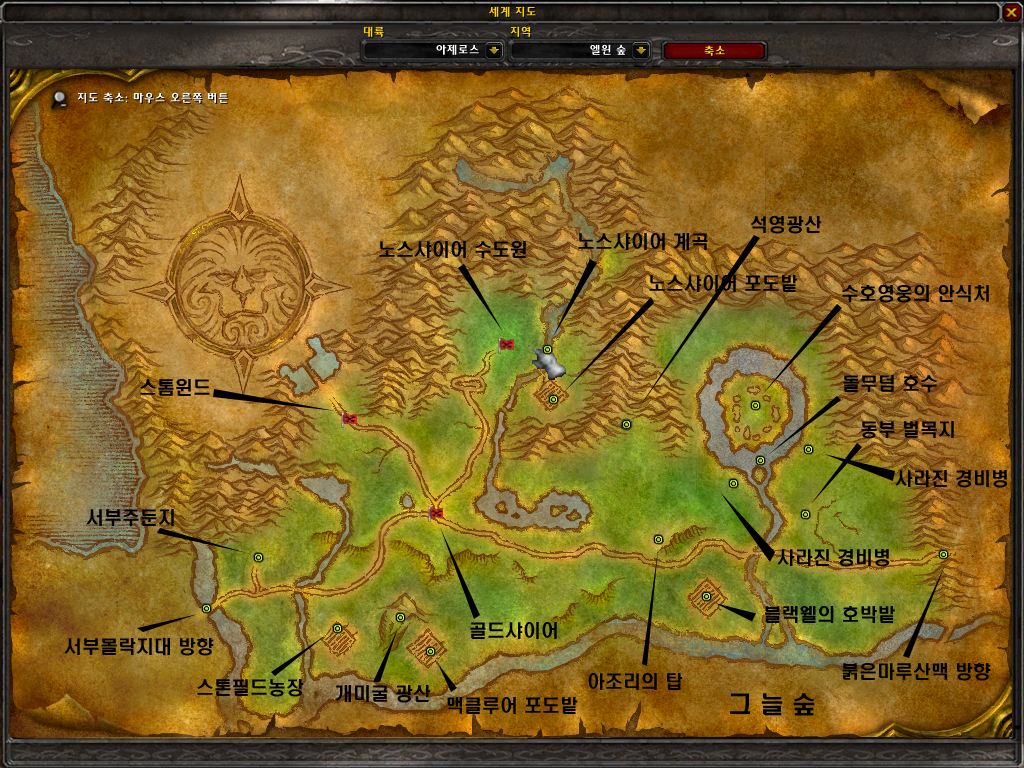Click the red 축소 zoom-out button
This screenshot has height=768, width=1024.
click(714, 50)
